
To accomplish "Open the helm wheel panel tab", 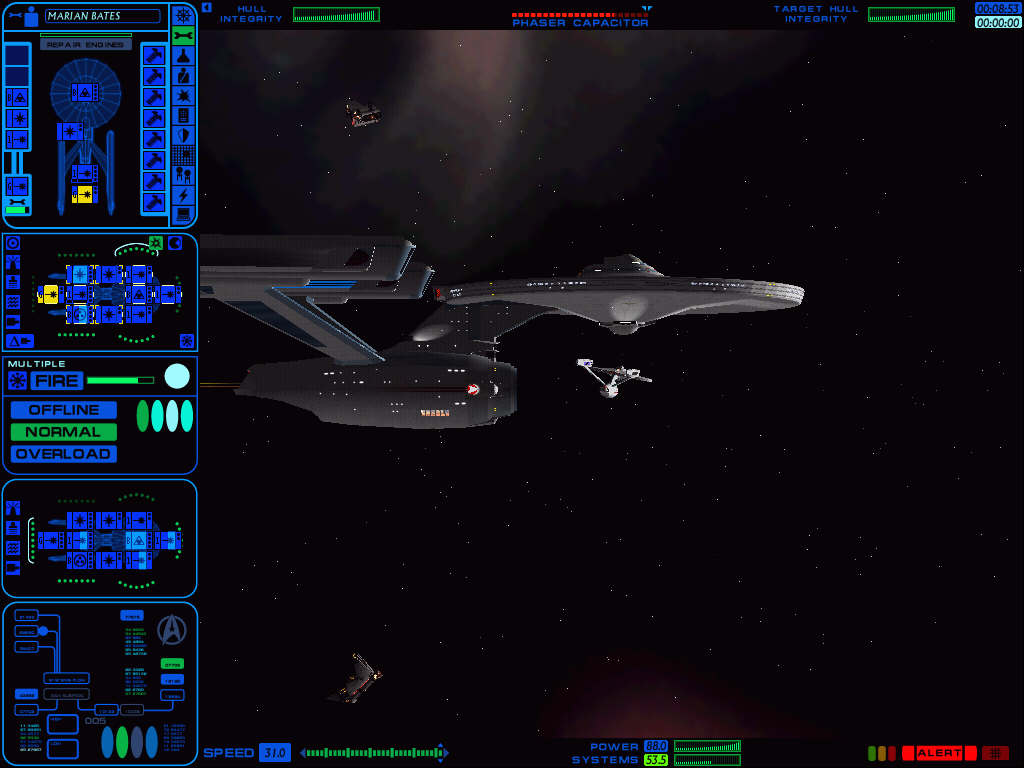I will pos(183,16).
